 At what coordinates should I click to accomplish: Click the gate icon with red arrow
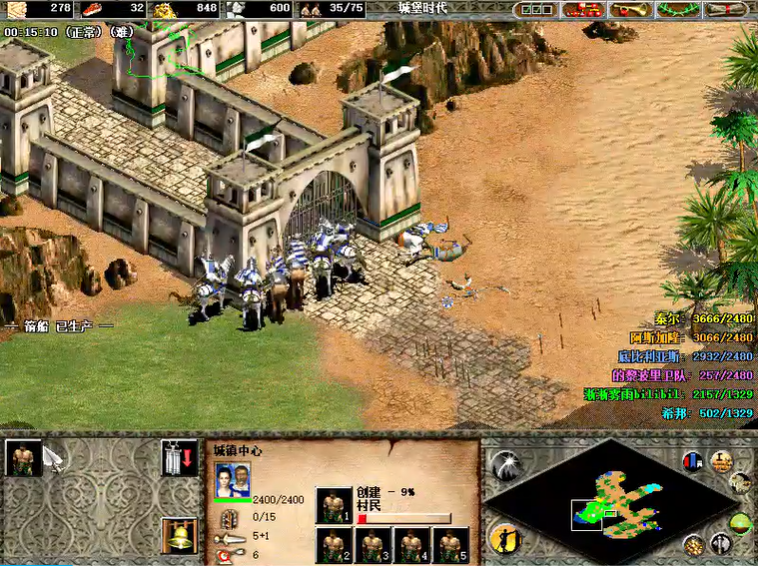(179, 457)
